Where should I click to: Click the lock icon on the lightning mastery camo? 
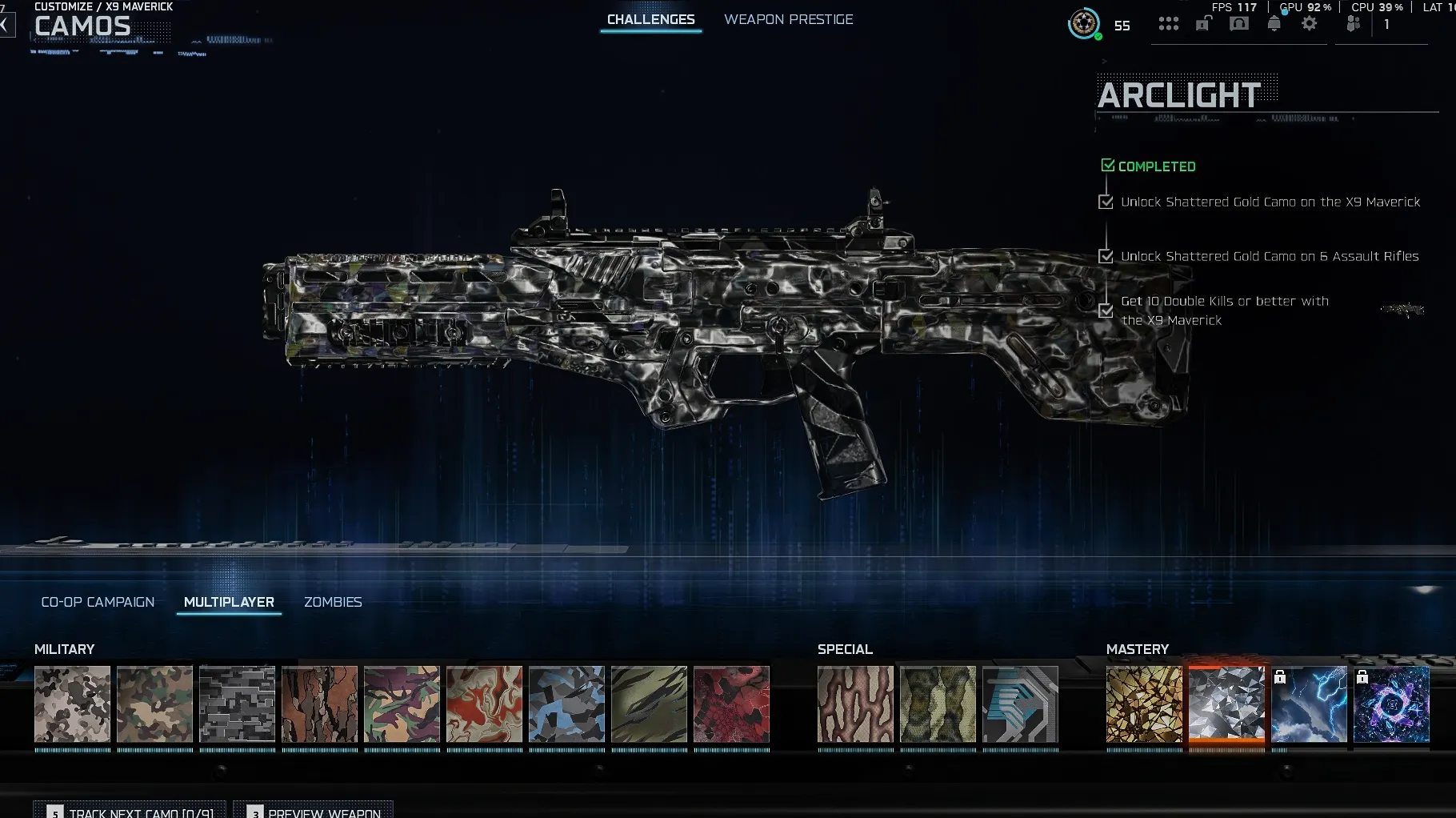(x=1282, y=676)
